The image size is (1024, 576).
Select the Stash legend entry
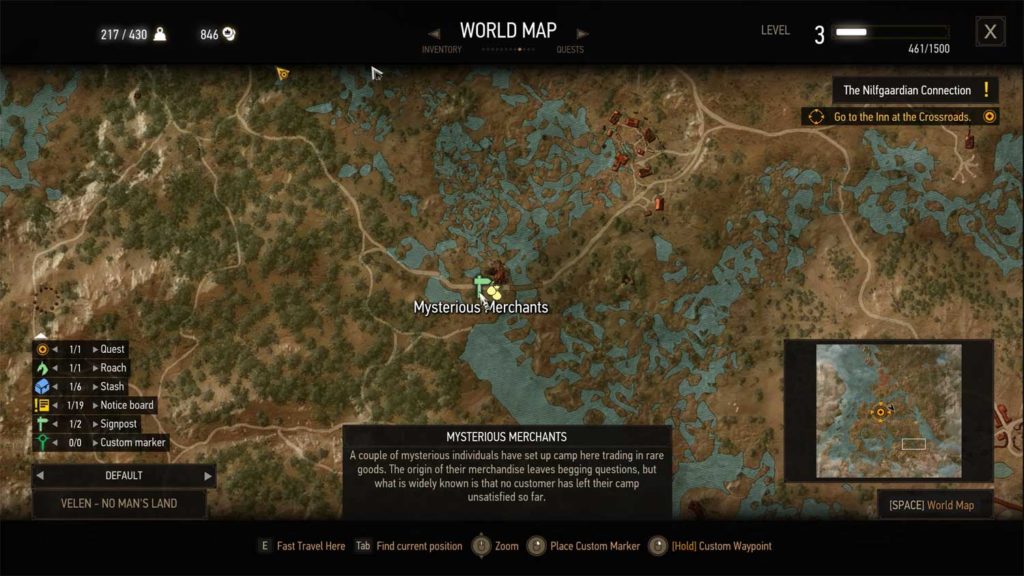pos(112,386)
